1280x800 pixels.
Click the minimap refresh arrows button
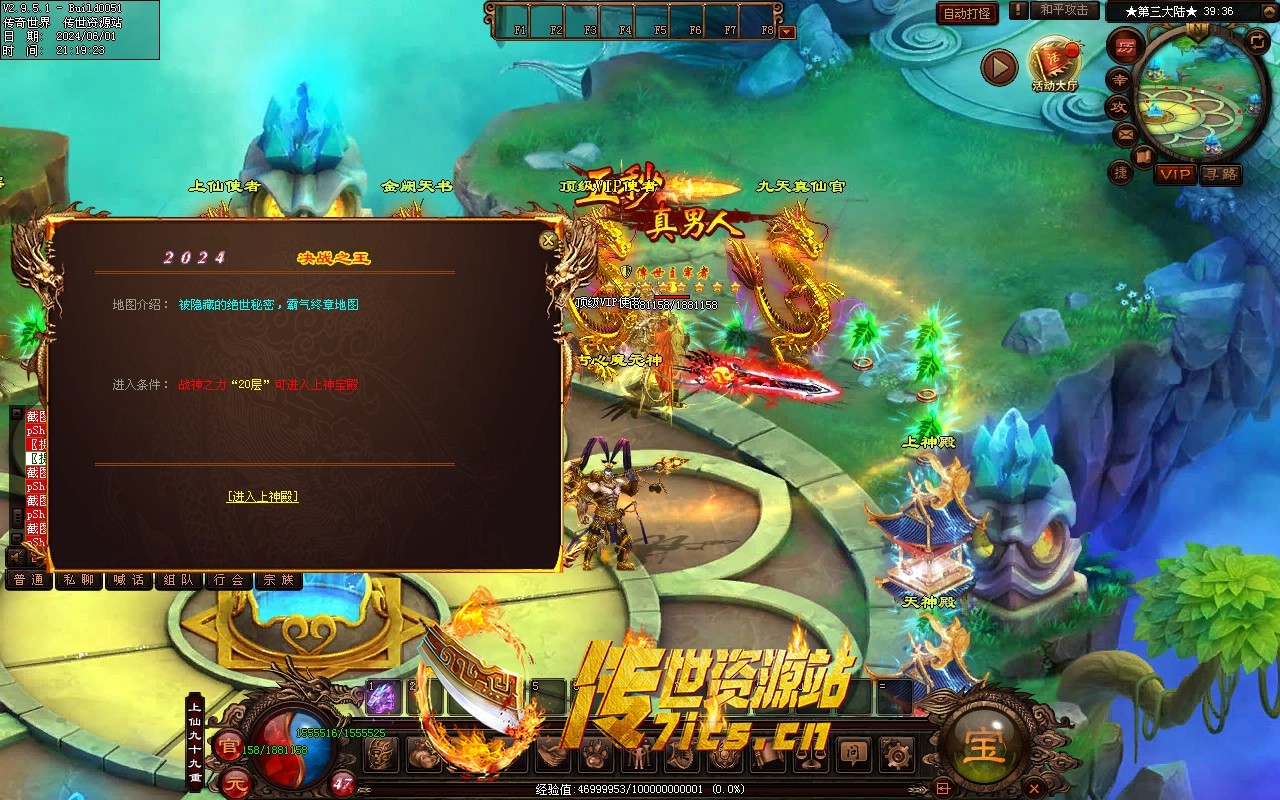pos(1257,40)
